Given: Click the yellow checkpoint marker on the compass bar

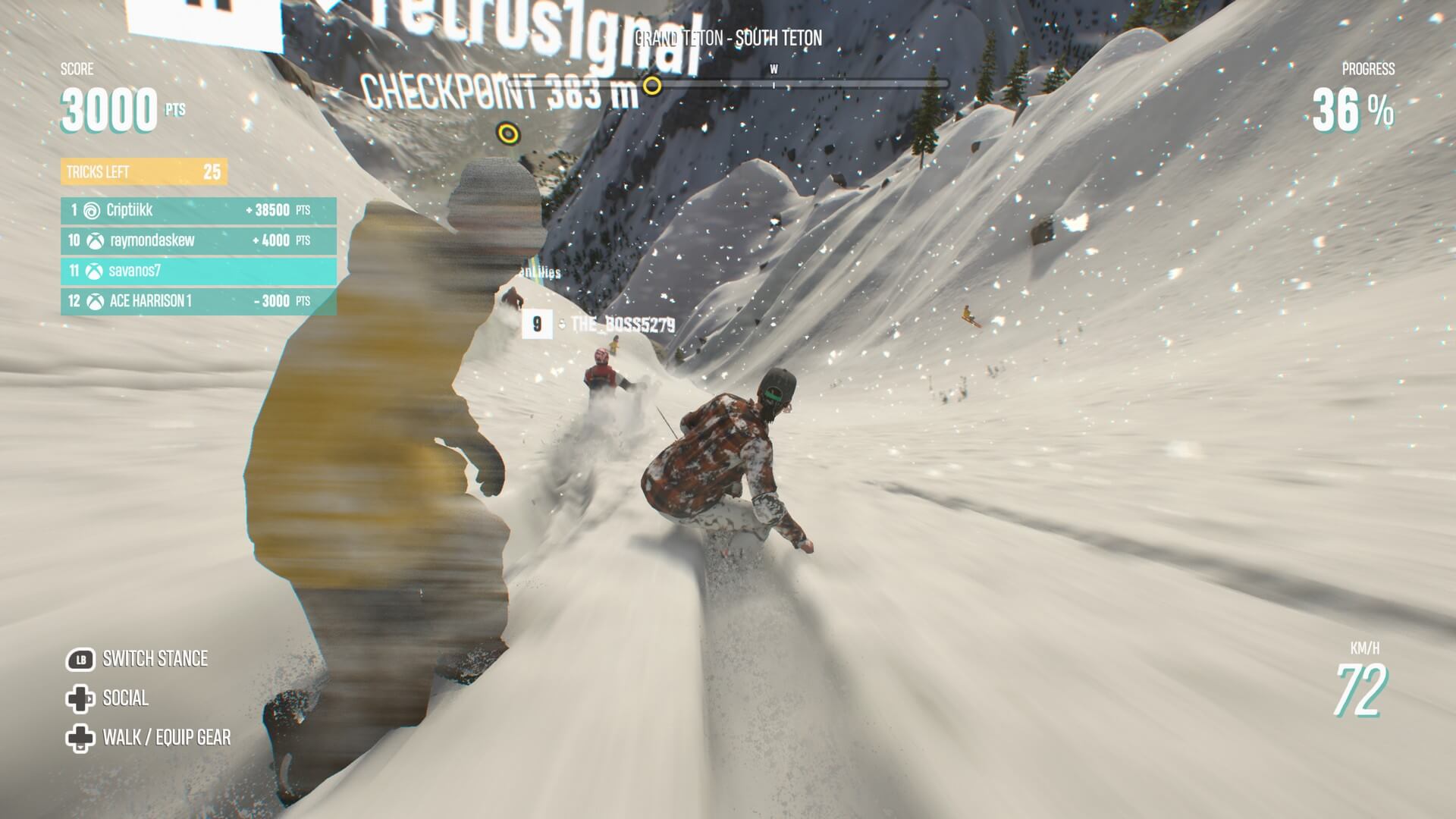Looking at the screenshot, I should (652, 86).
